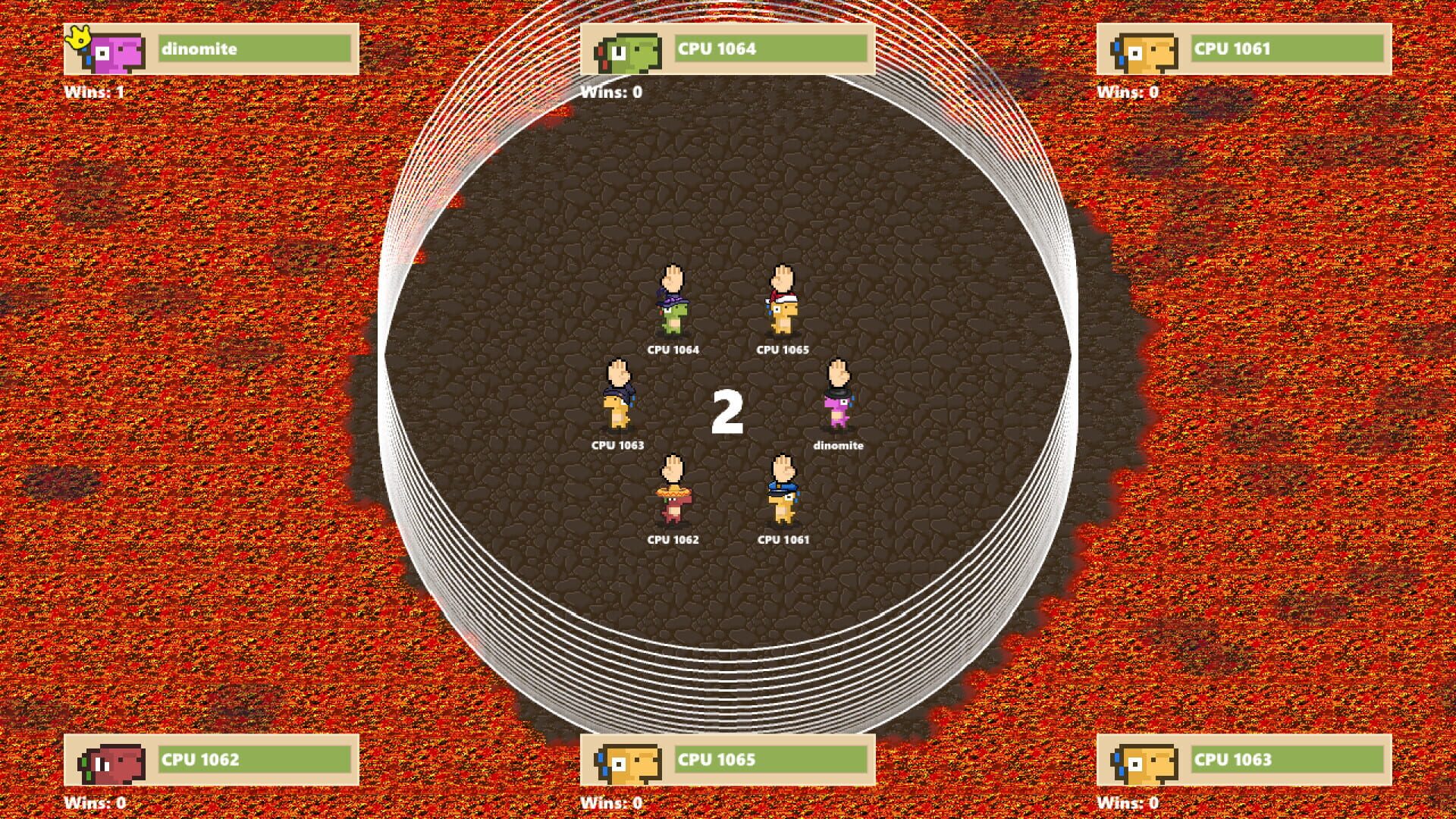The image size is (1456, 819).
Task: Click the dinomite name banner
Action: [x=254, y=49]
